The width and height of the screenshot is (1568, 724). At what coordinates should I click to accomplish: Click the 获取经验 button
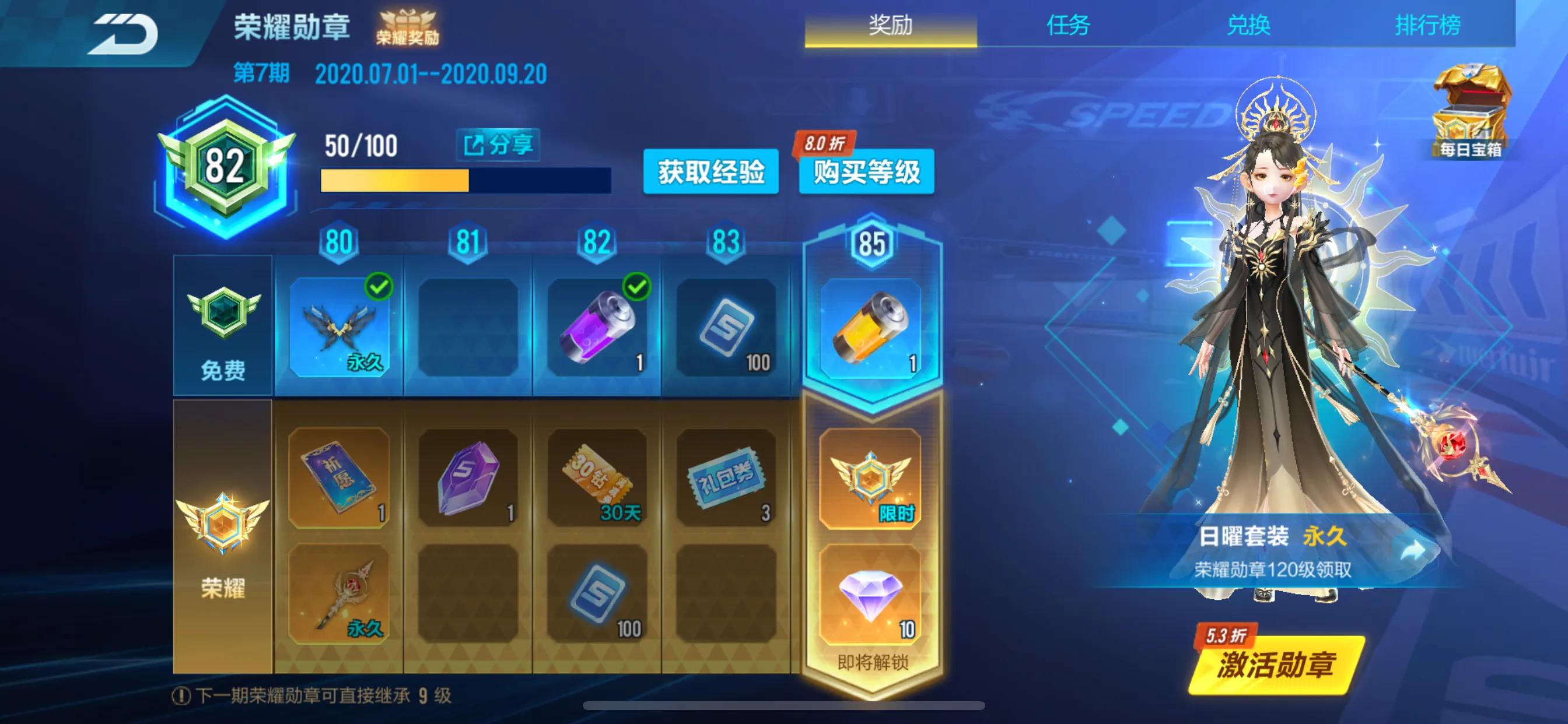(x=712, y=172)
